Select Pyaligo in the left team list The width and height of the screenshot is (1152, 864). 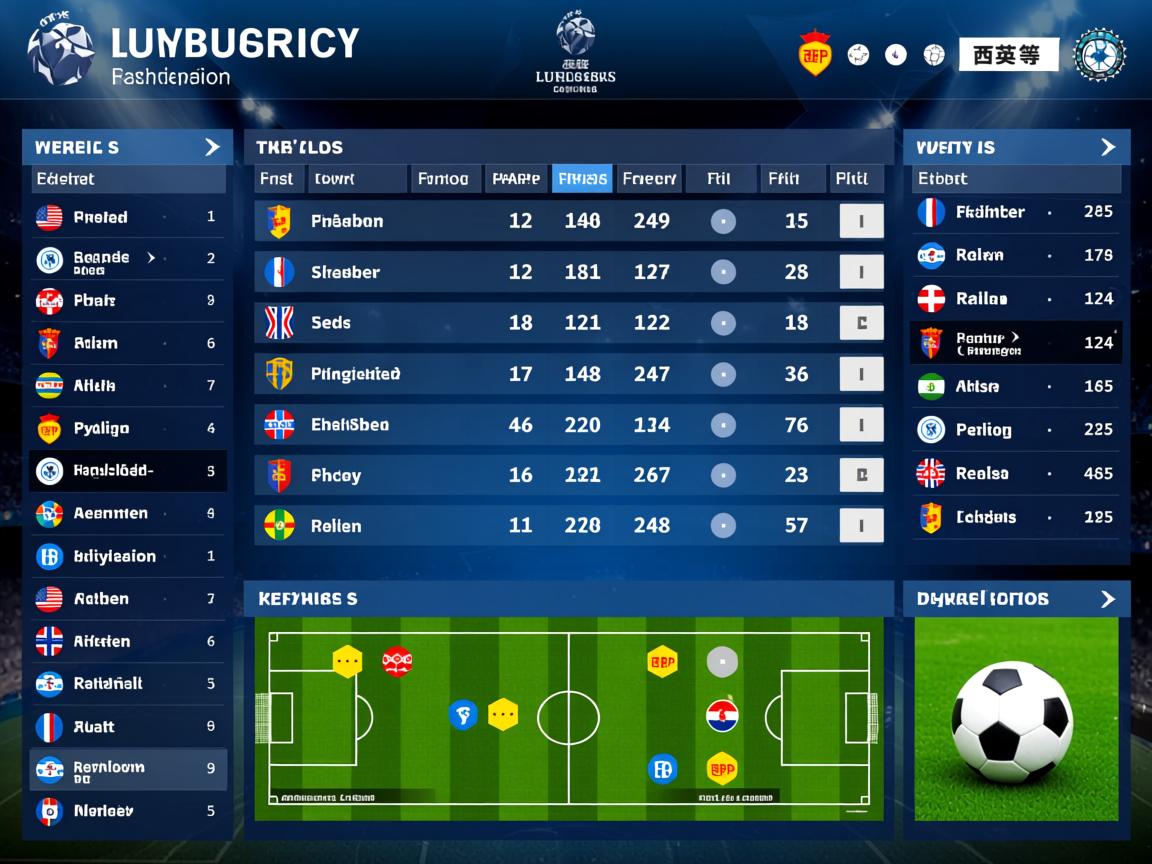pyautogui.click(x=101, y=429)
